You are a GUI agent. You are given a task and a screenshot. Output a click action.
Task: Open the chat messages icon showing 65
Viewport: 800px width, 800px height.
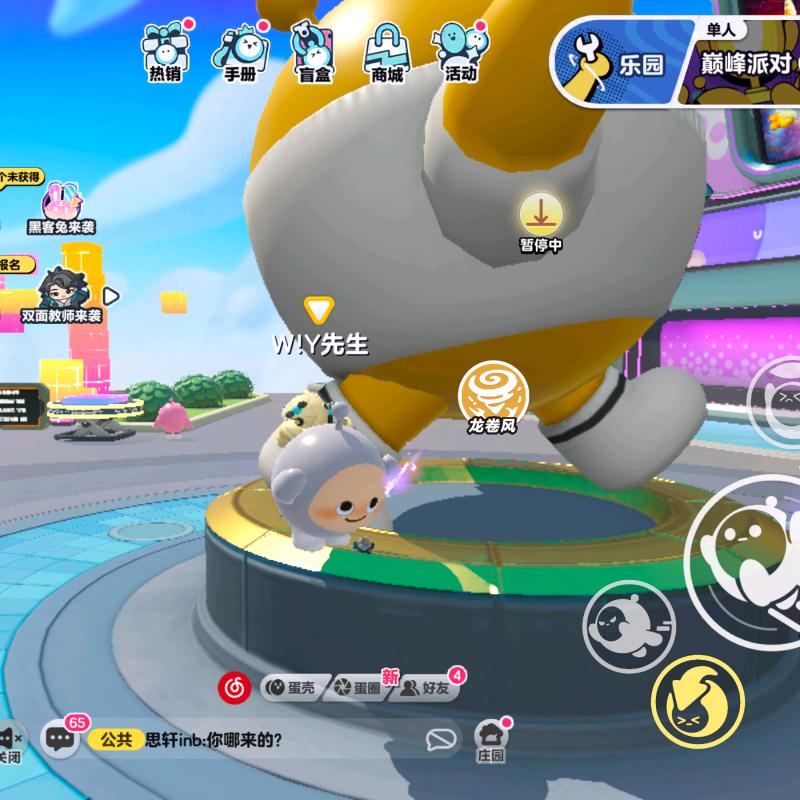[x=61, y=740]
